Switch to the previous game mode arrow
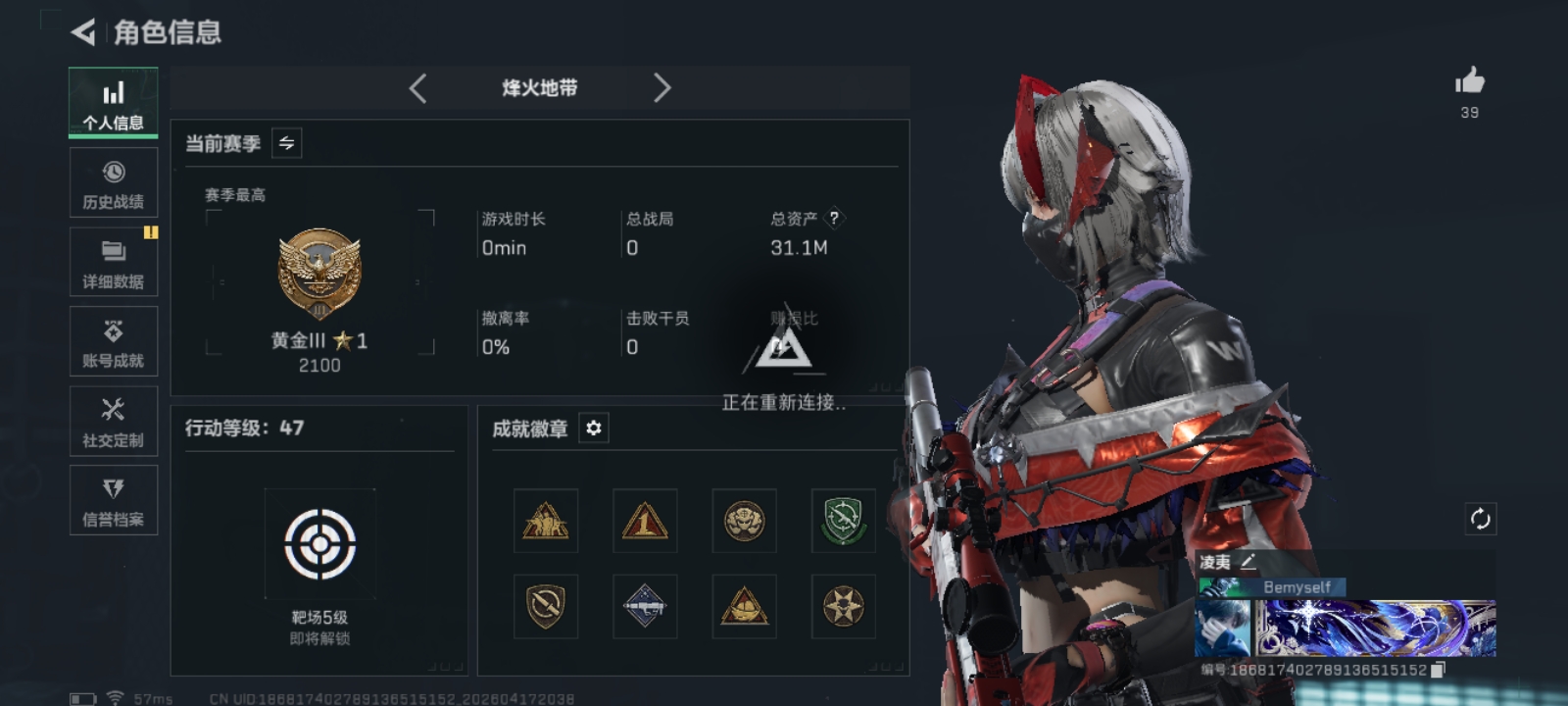The width and height of the screenshot is (1568, 706). [x=418, y=88]
